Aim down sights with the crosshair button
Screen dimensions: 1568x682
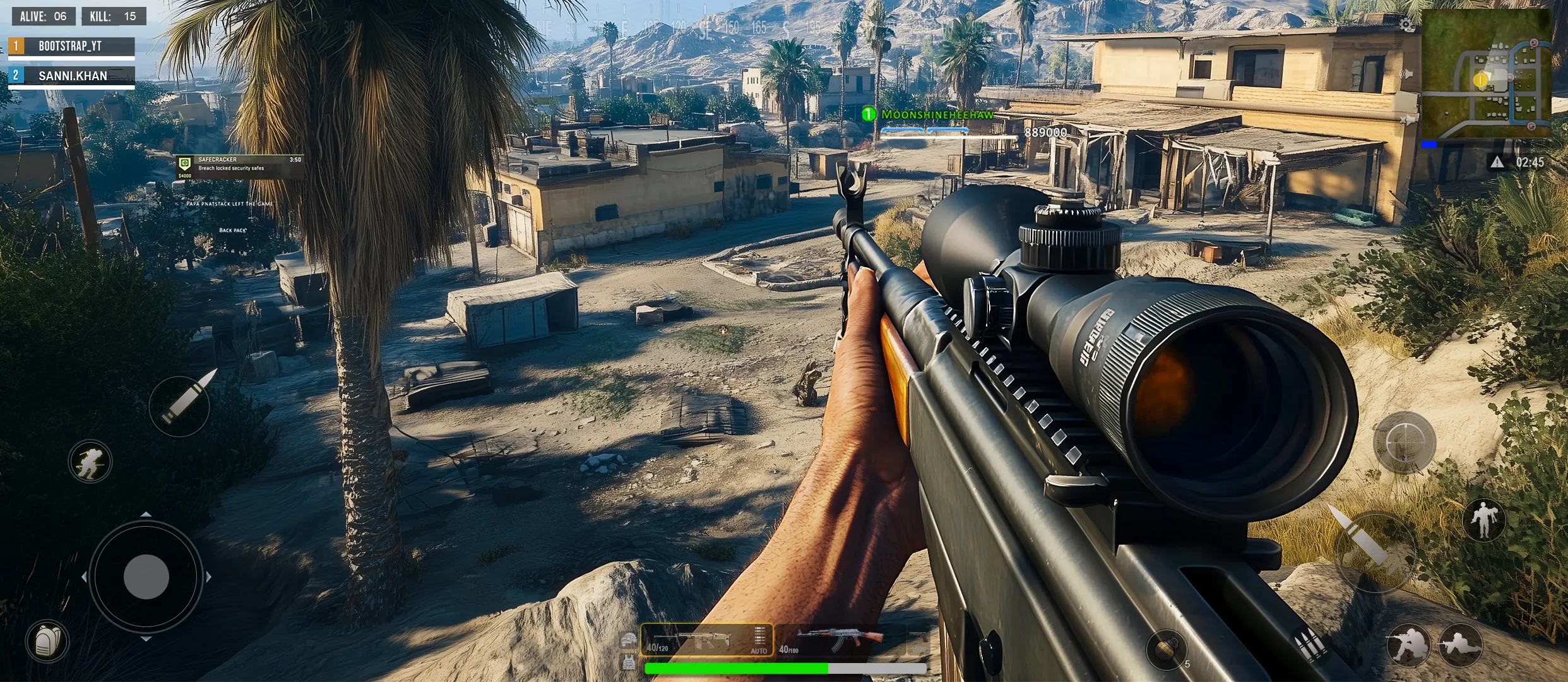(x=1405, y=442)
